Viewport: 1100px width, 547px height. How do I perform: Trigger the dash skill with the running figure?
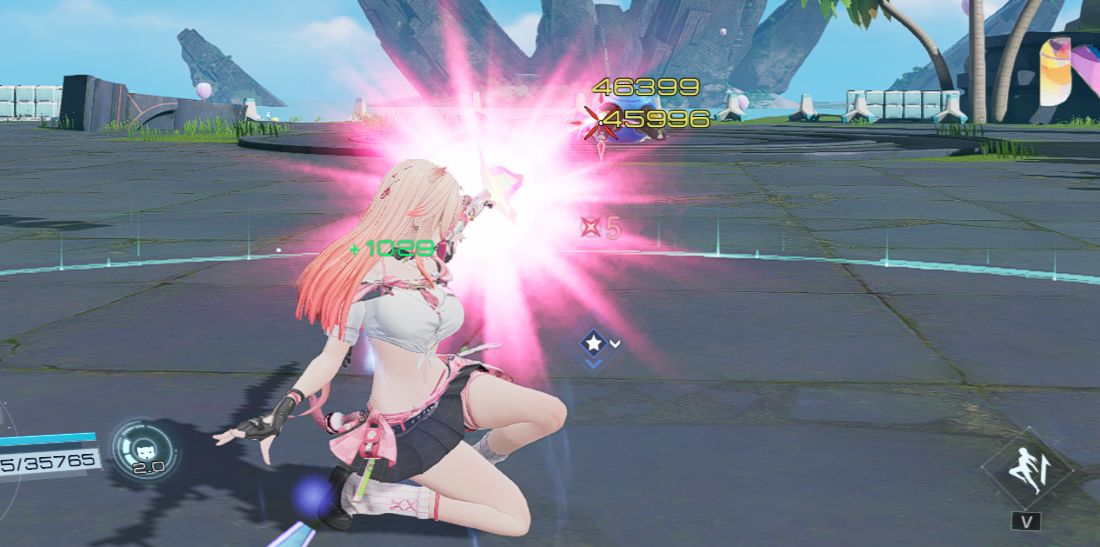1030,469
